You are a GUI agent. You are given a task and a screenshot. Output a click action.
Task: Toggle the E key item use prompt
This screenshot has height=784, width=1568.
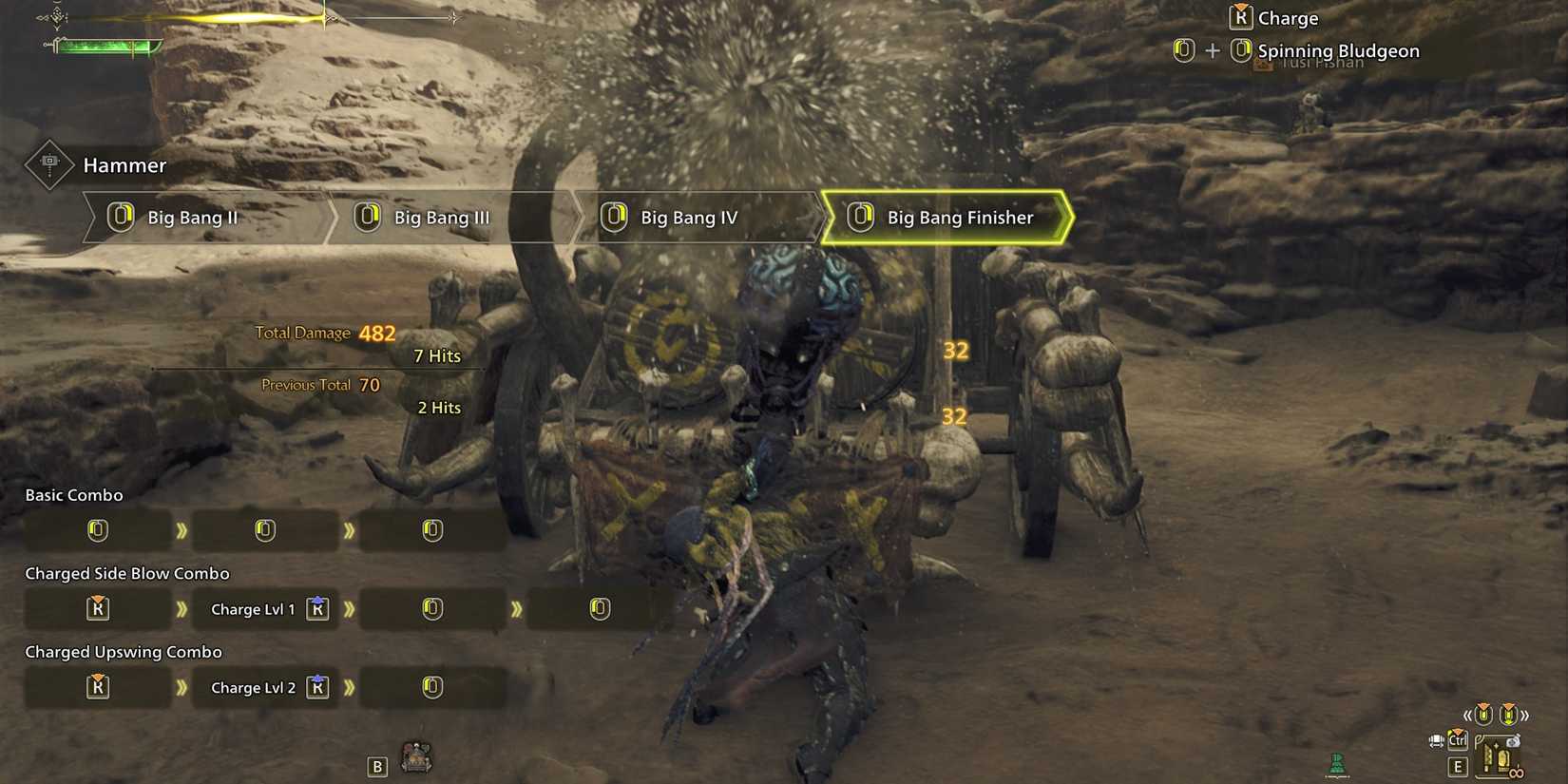point(1458,766)
